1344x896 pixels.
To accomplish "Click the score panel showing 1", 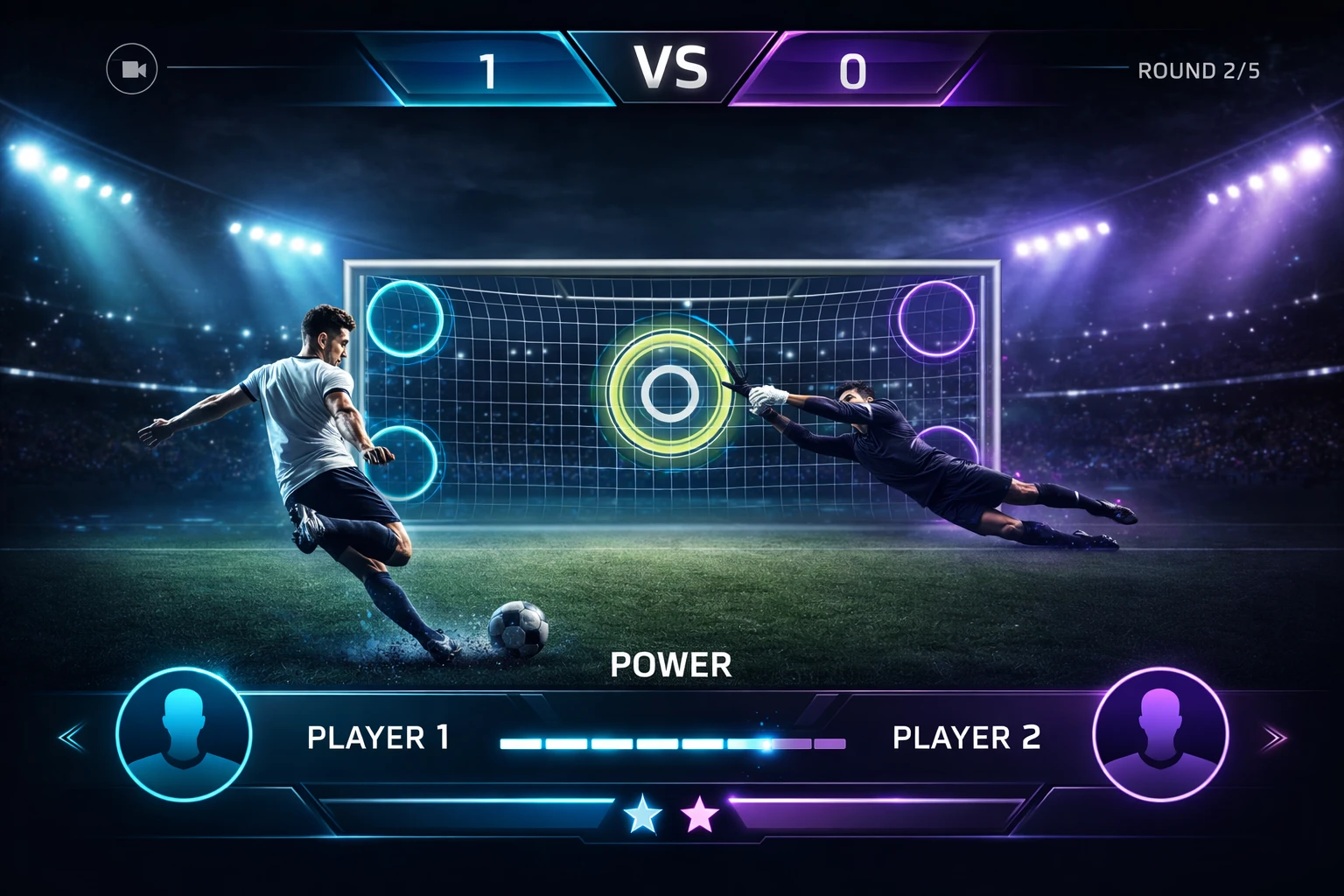I will tap(484, 67).
